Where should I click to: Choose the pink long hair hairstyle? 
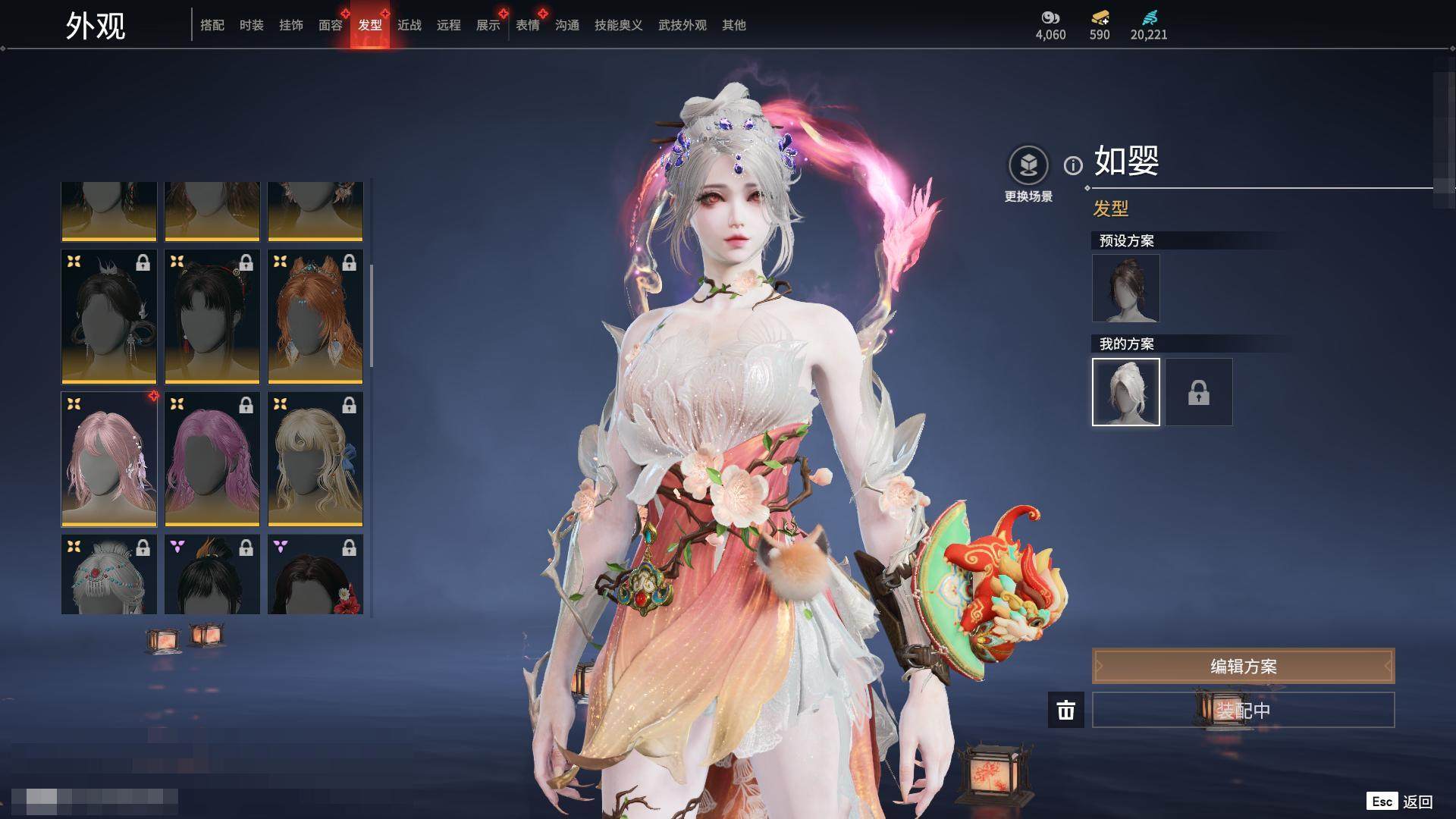[x=109, y=460]
